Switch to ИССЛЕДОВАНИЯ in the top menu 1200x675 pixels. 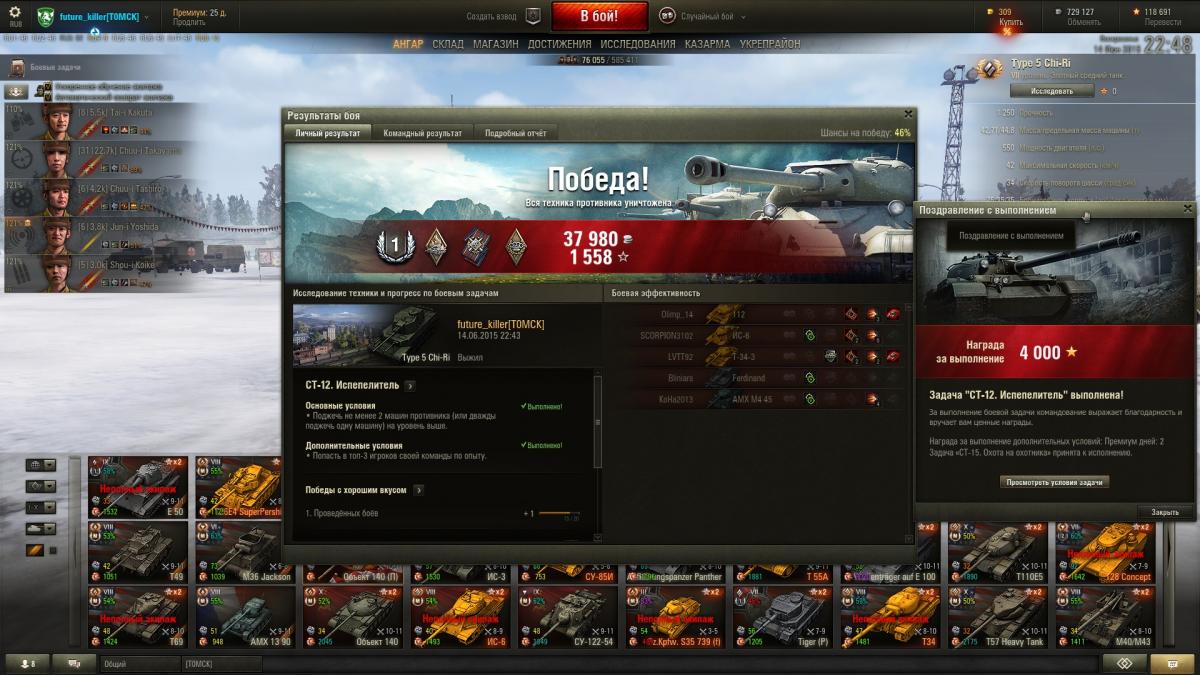coord(638,44)
